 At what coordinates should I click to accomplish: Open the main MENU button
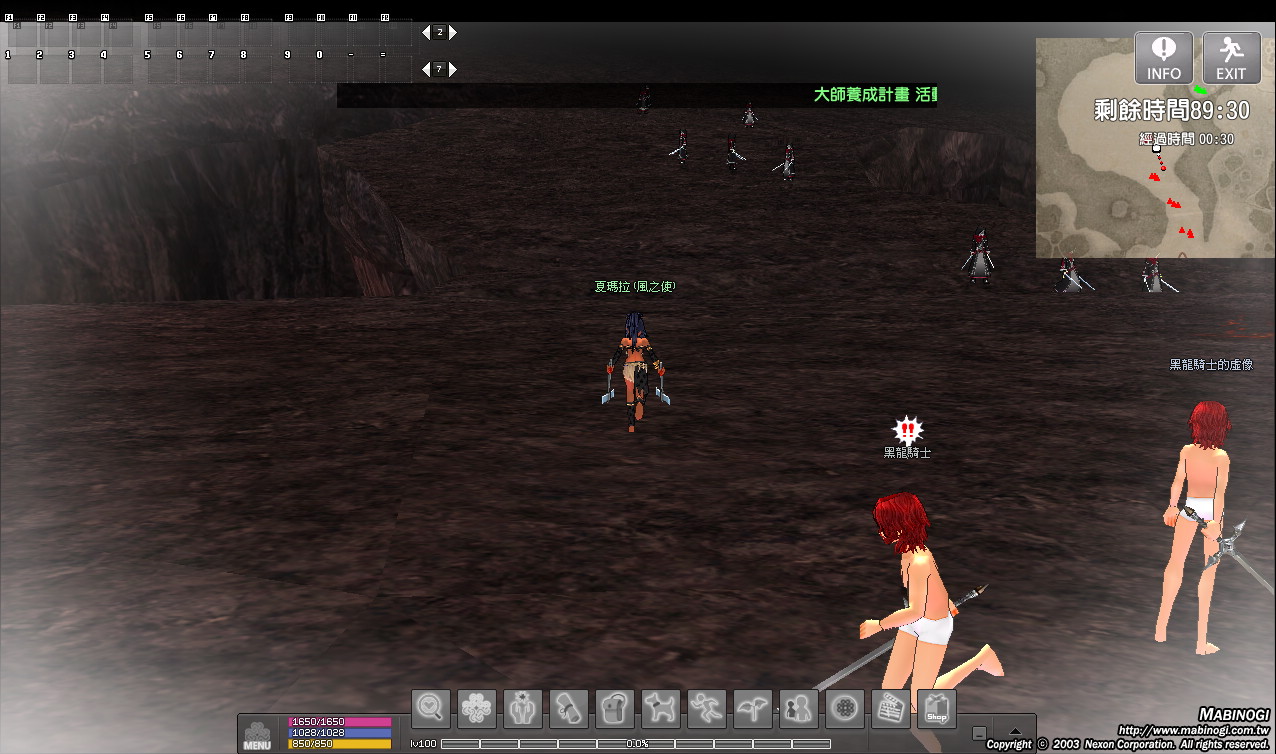(257, 733)
